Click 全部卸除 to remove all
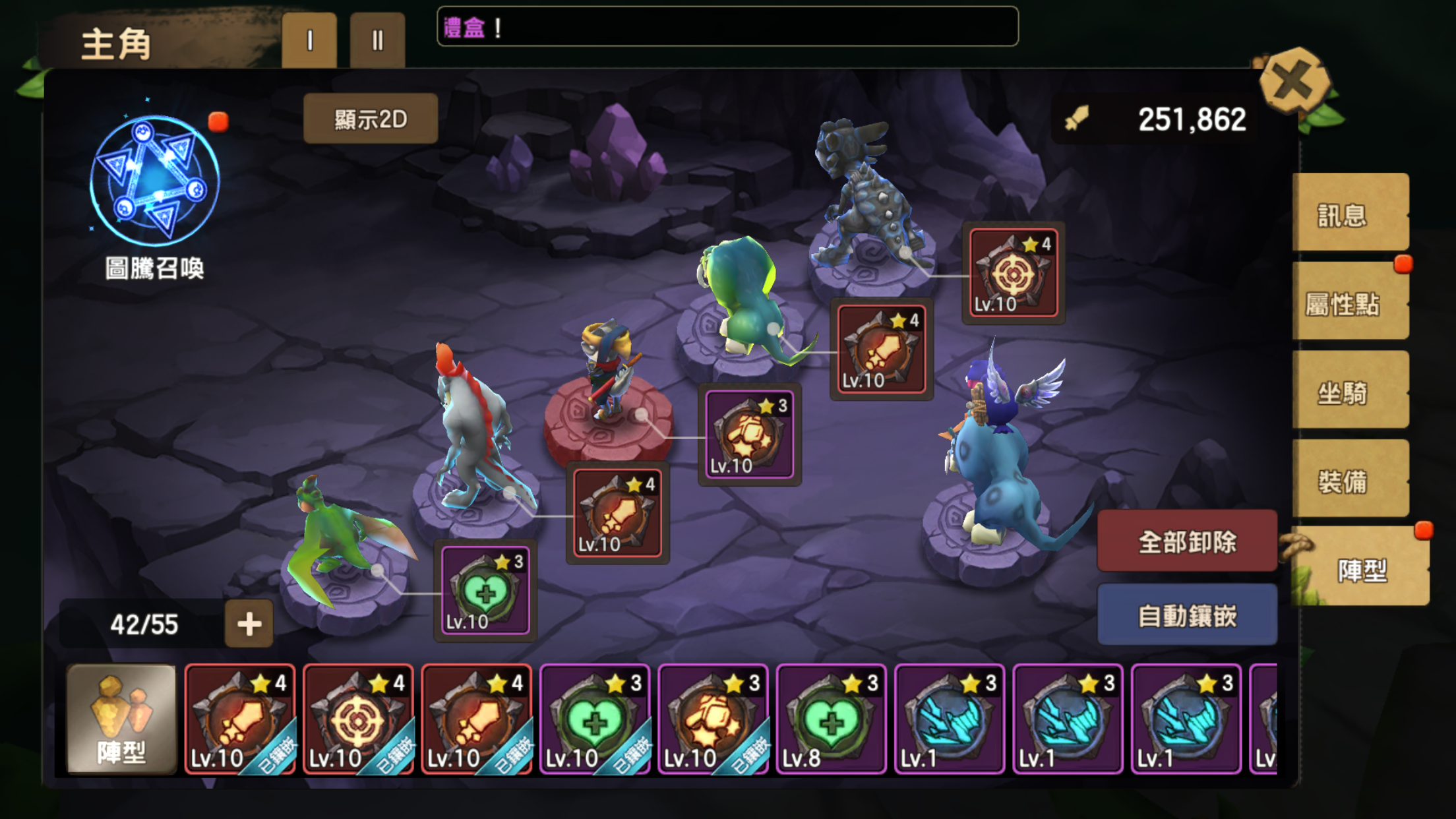This screenshot has height=819, width=1456. (1187, 541)
